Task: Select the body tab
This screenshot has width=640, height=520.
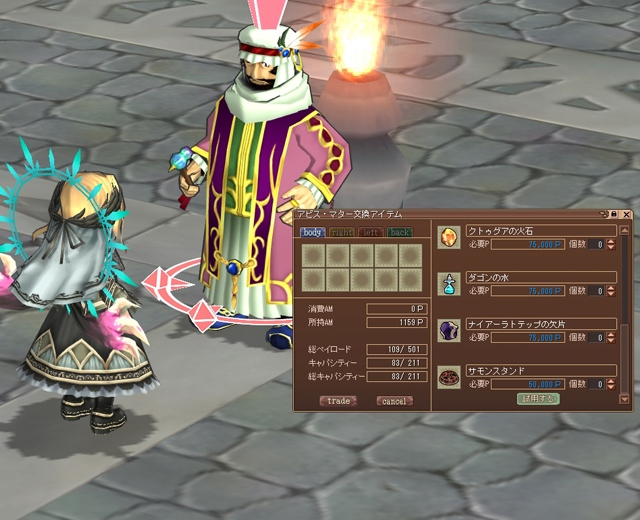Action: pyautogui.click(x=313, y=232)
